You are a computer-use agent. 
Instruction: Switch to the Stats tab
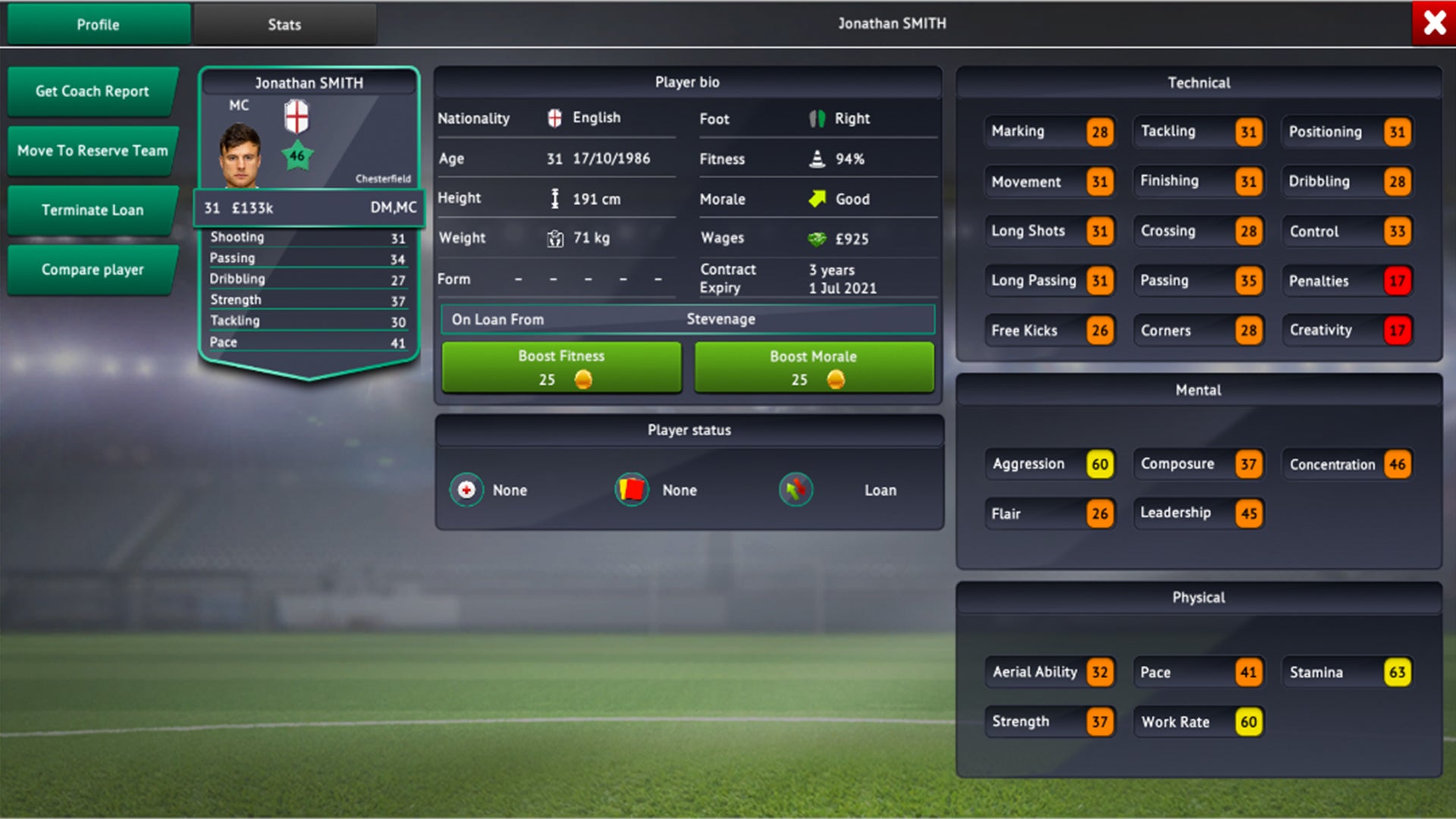(284, 24)
